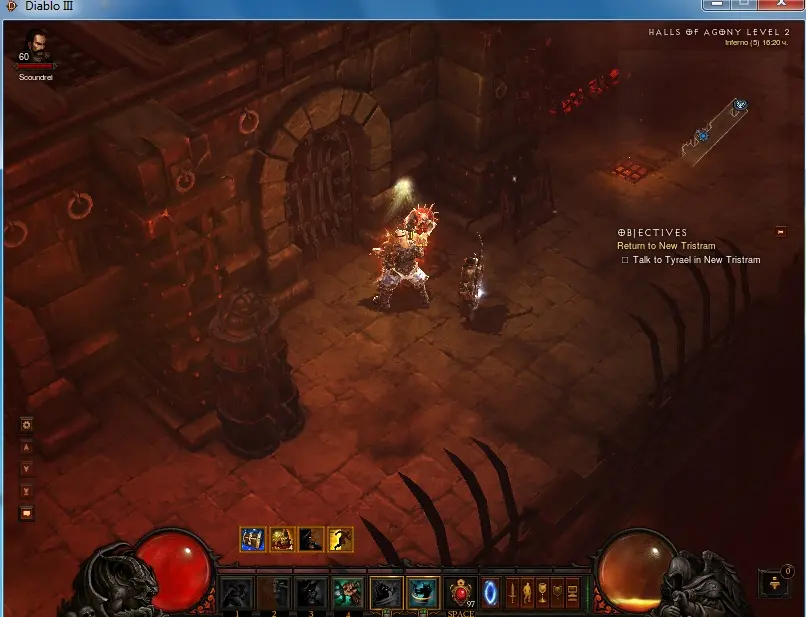Click the treasure chest buff icon
806x617 pixels.
point(253,540)
